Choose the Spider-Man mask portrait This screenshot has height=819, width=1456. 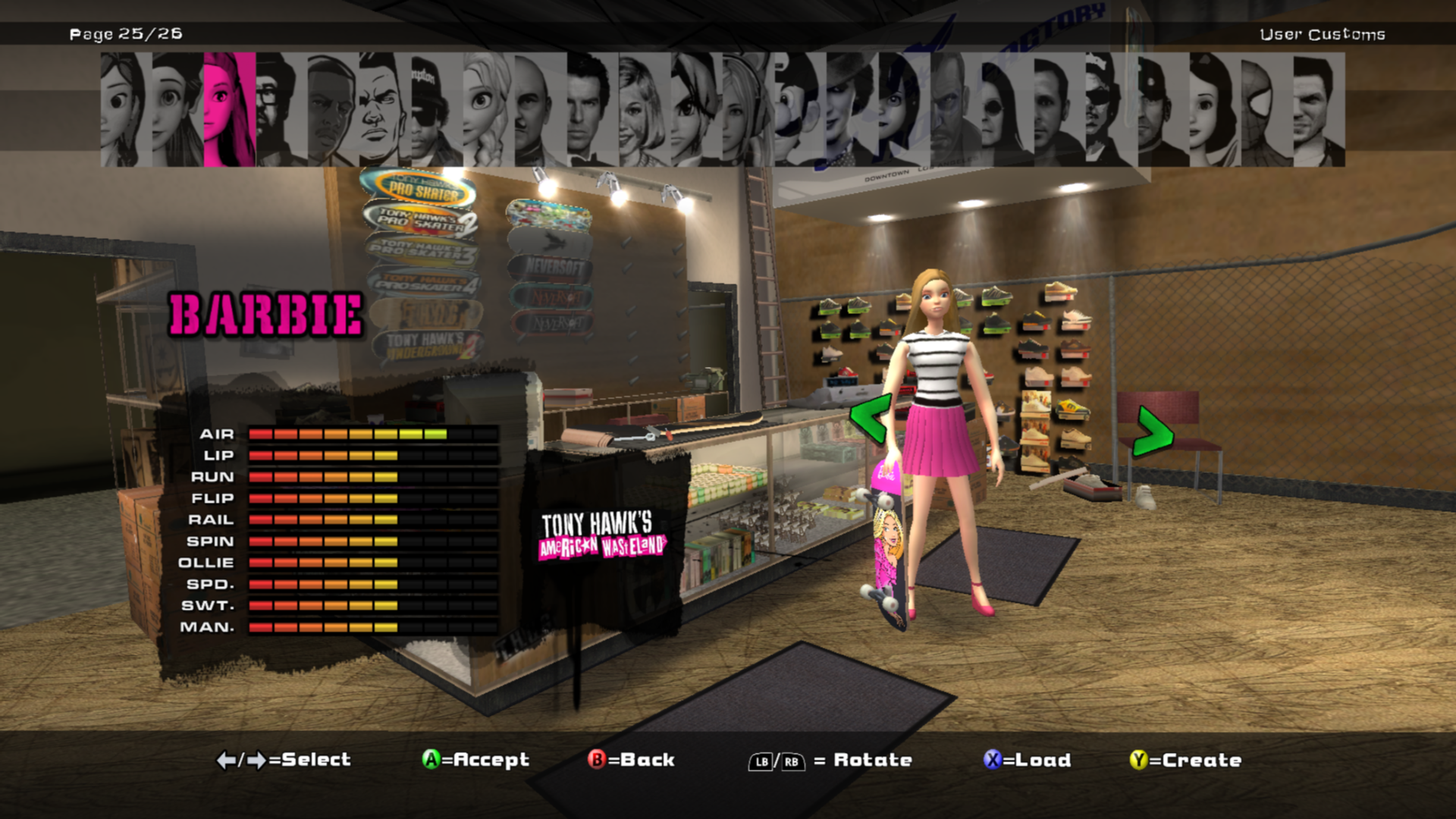click(1265, 109)
